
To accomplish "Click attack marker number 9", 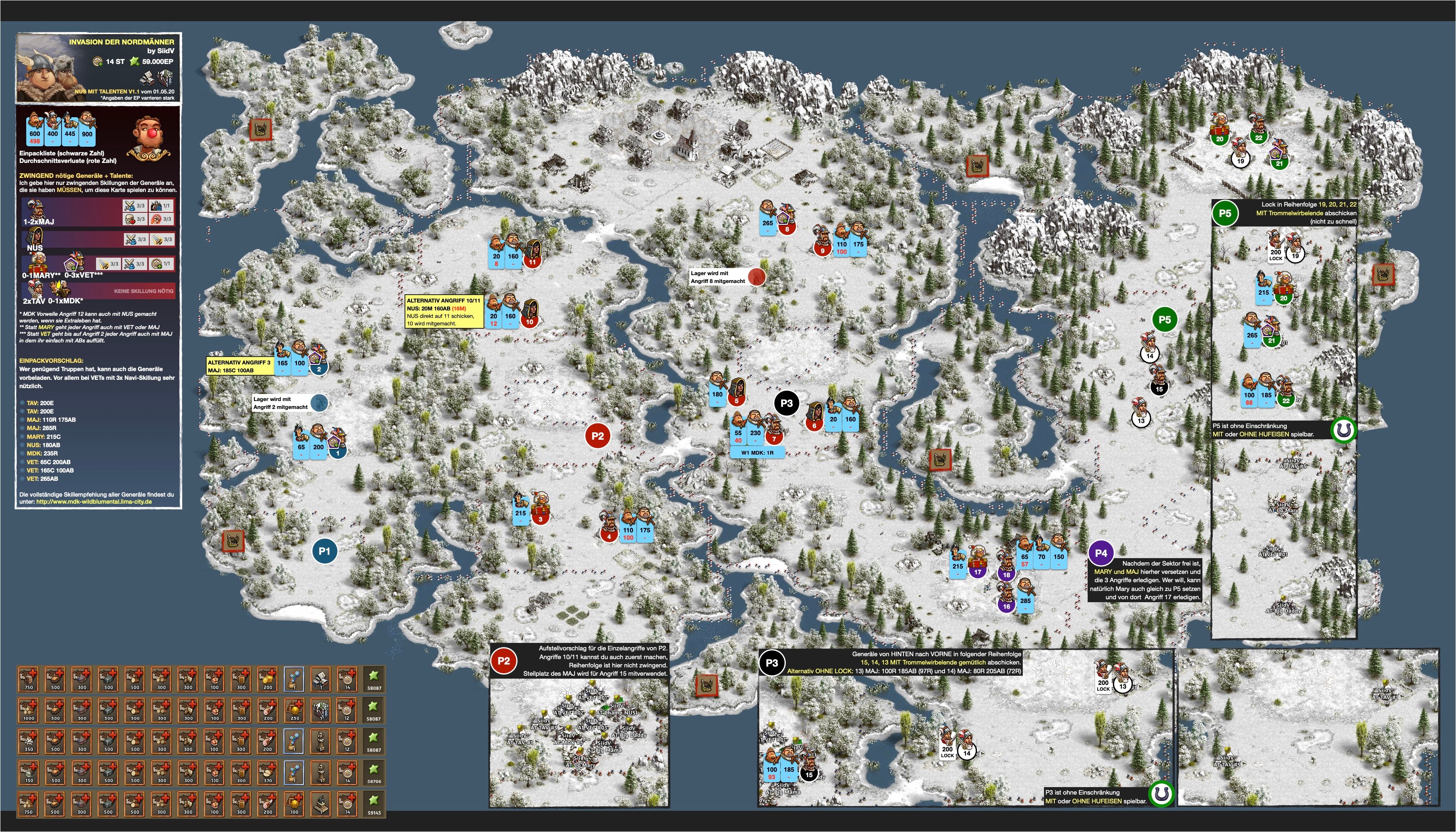I will pyautogui.click(x=823, y=250).
